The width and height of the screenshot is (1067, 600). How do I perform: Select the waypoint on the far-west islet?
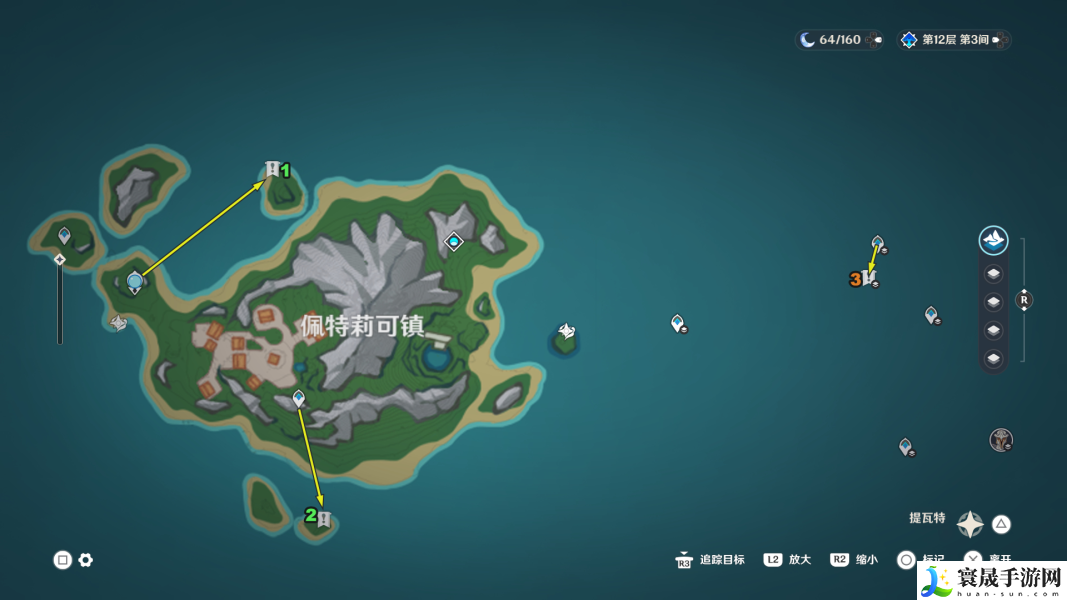(65, 236)
